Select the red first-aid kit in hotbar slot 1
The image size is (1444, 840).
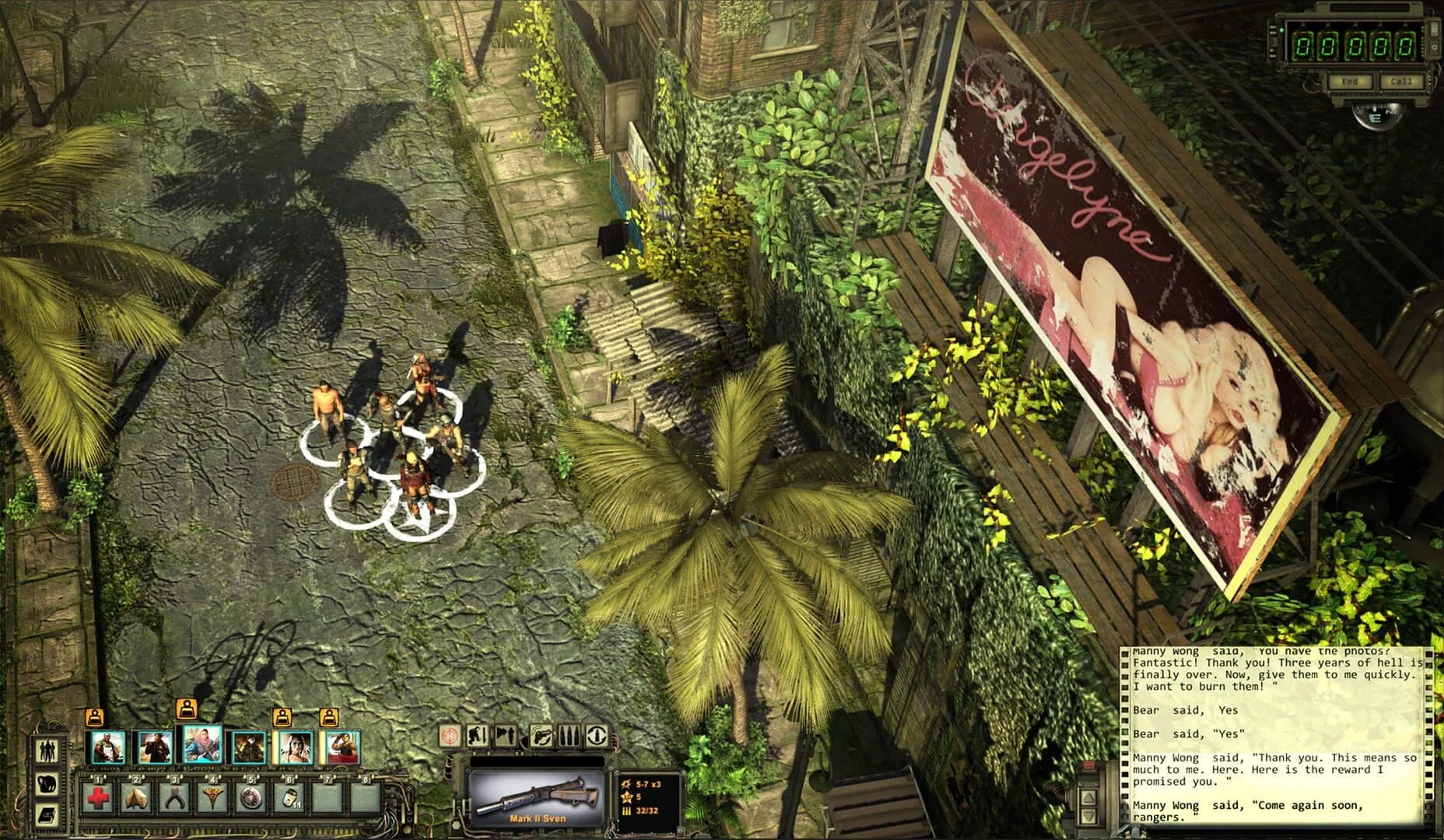pos(98,797)
